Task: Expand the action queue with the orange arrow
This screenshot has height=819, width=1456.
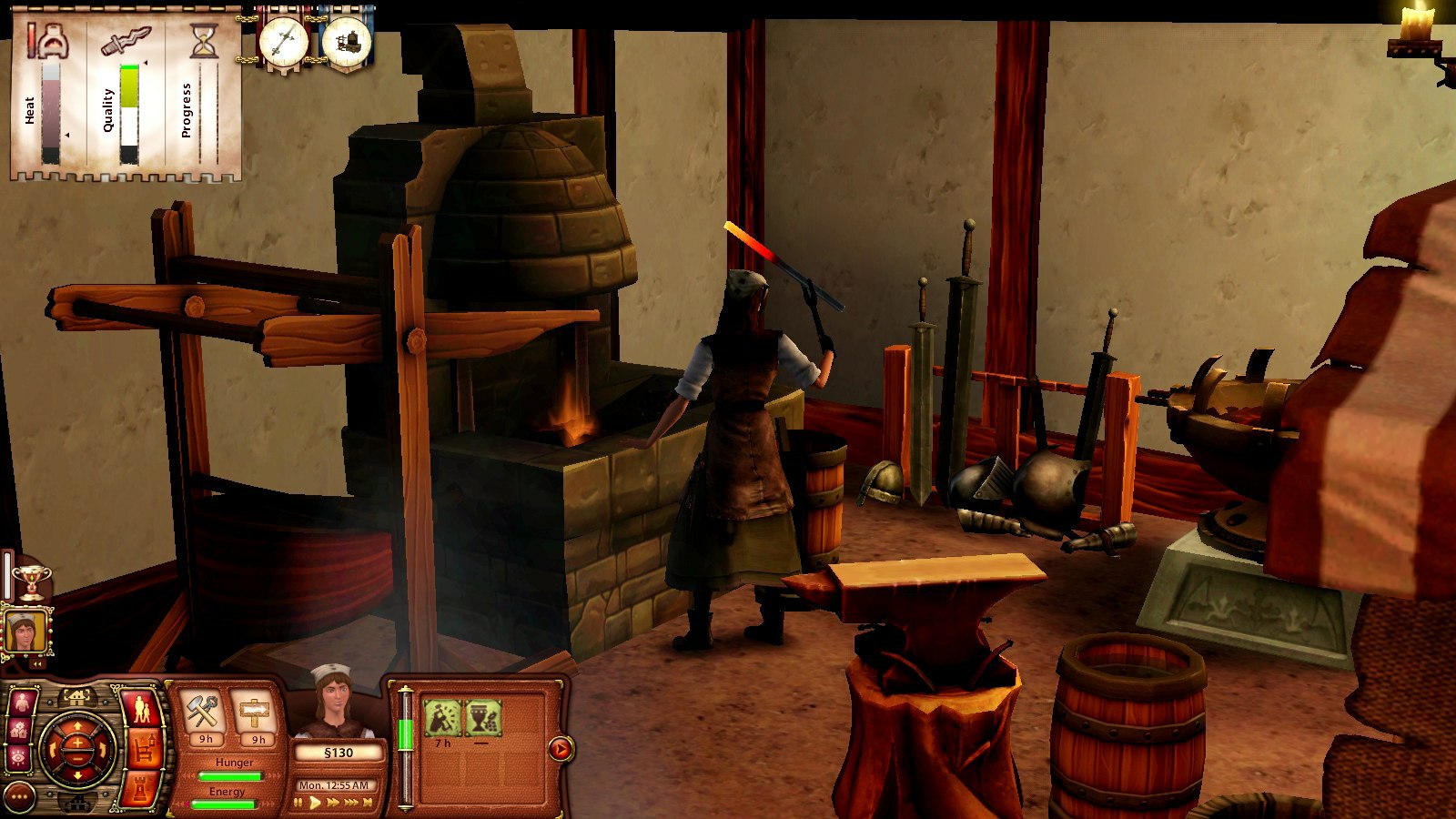Action: click(x=560, y=749)
